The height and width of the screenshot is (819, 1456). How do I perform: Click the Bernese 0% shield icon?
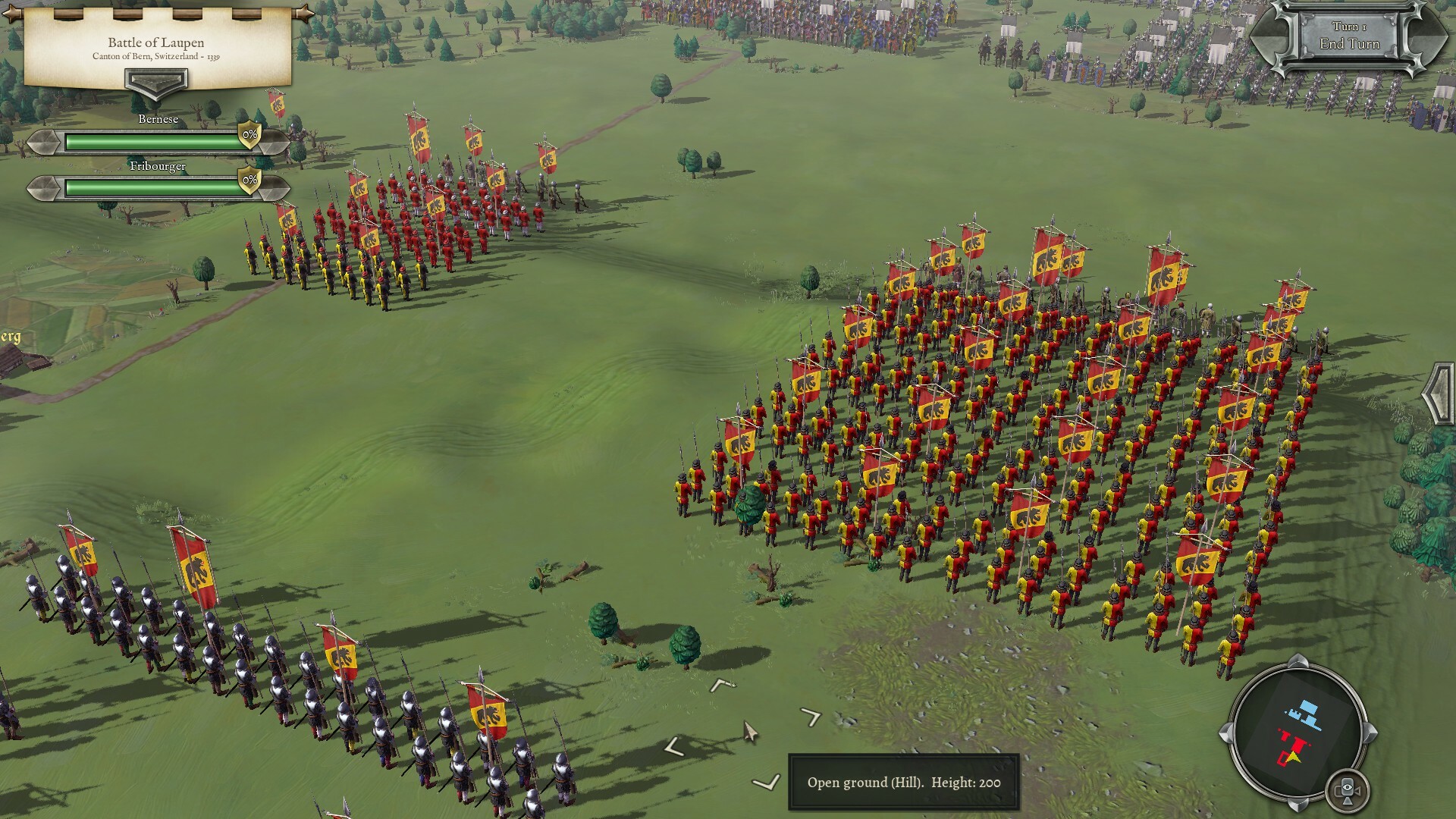[249, 135]
